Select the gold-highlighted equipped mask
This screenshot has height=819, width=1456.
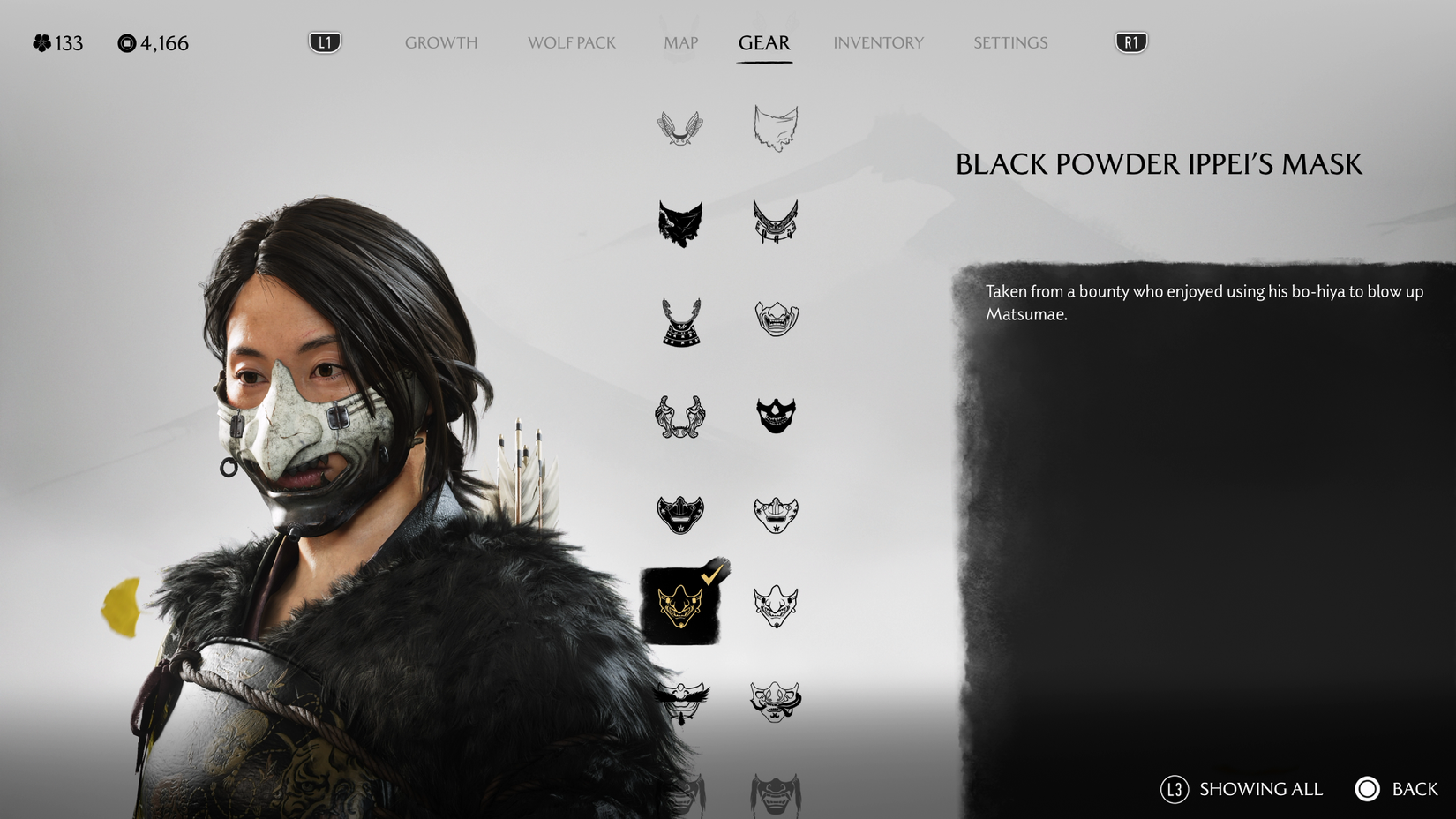point(679,605)
